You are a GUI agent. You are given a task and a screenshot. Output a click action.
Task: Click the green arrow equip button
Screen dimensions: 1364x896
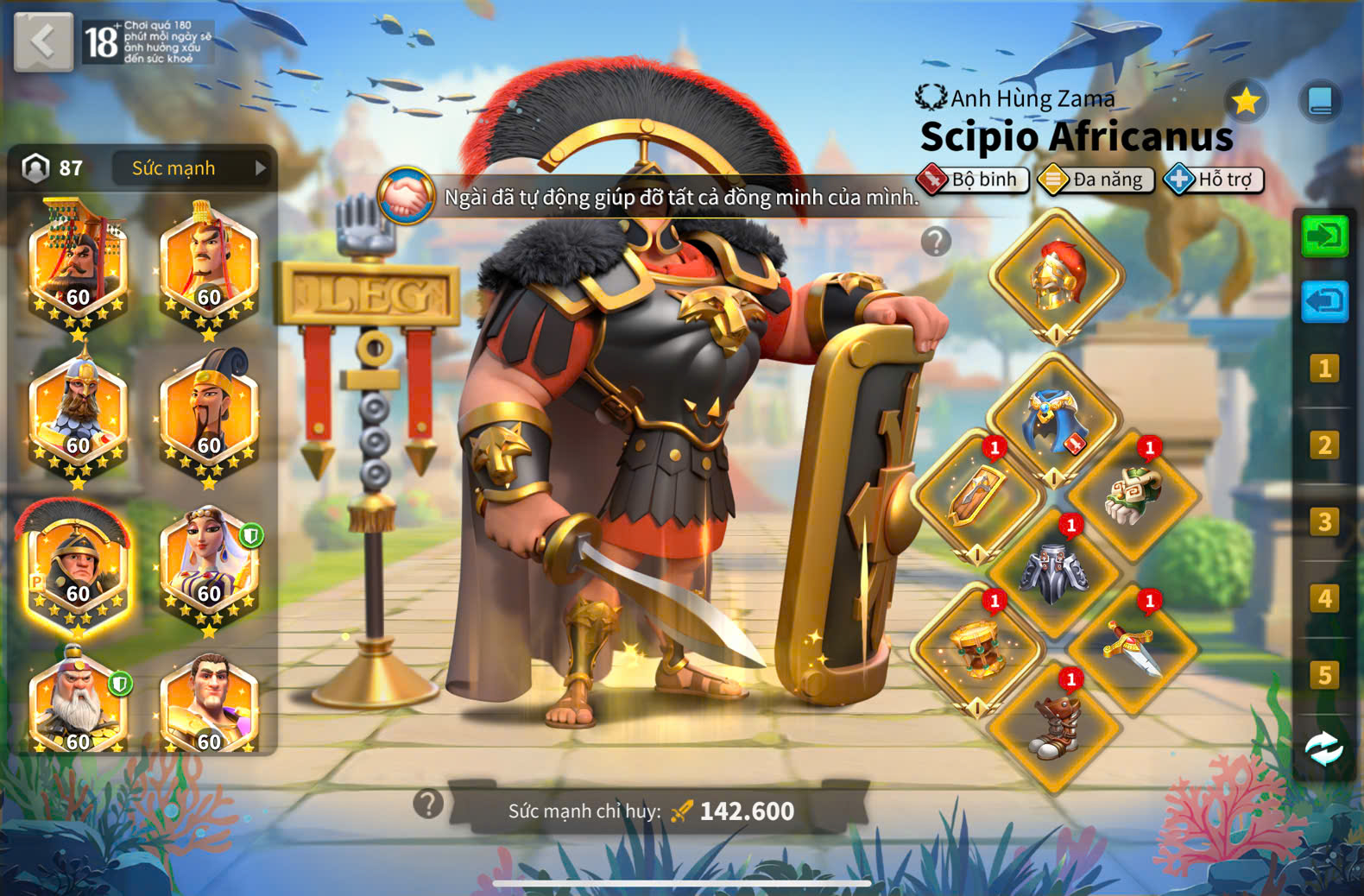1324,236
